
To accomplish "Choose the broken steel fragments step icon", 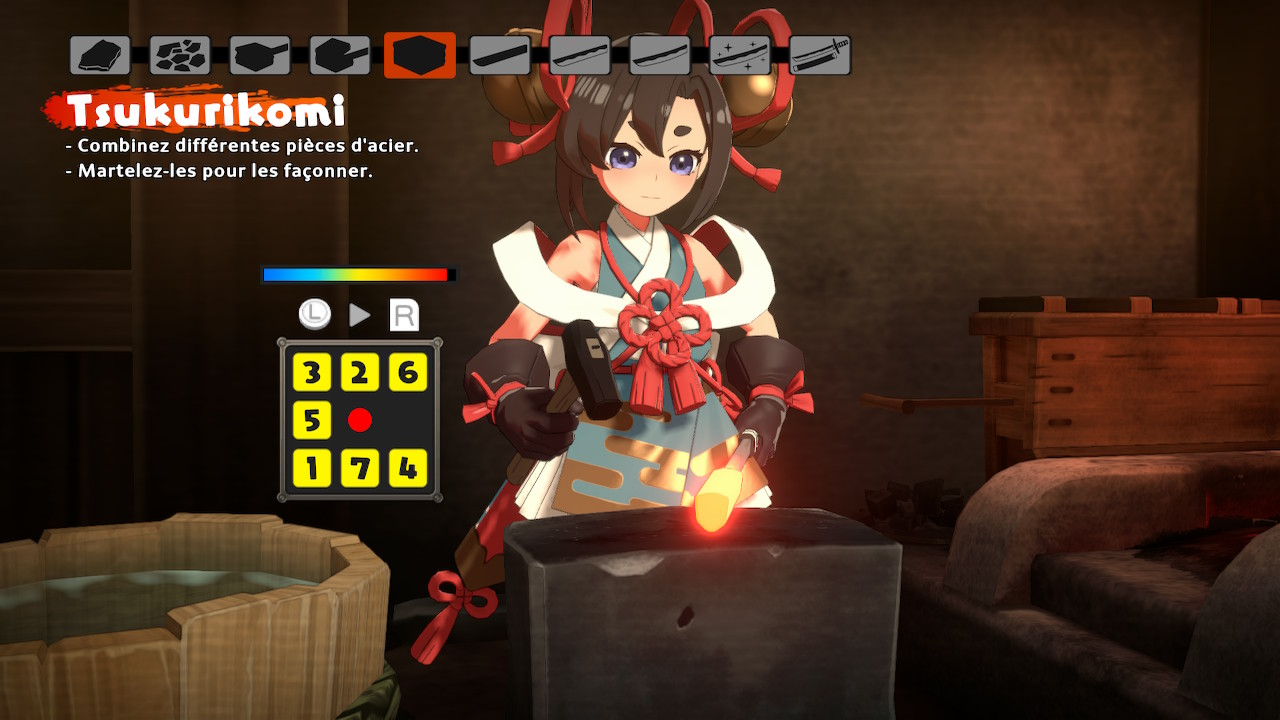I will click(x=180, y=55).
